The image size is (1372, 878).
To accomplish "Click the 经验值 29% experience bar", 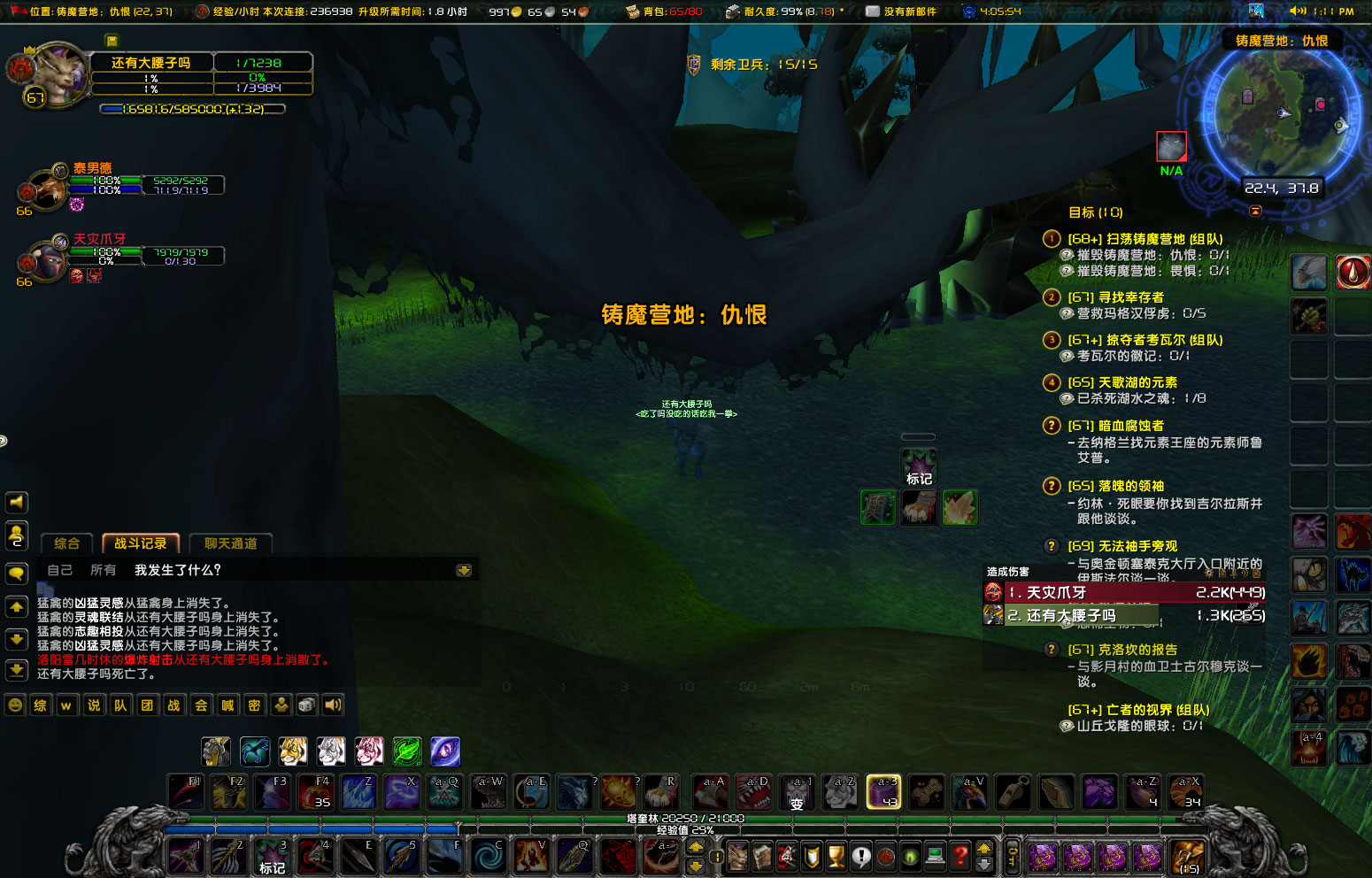I will coord(682,830).
